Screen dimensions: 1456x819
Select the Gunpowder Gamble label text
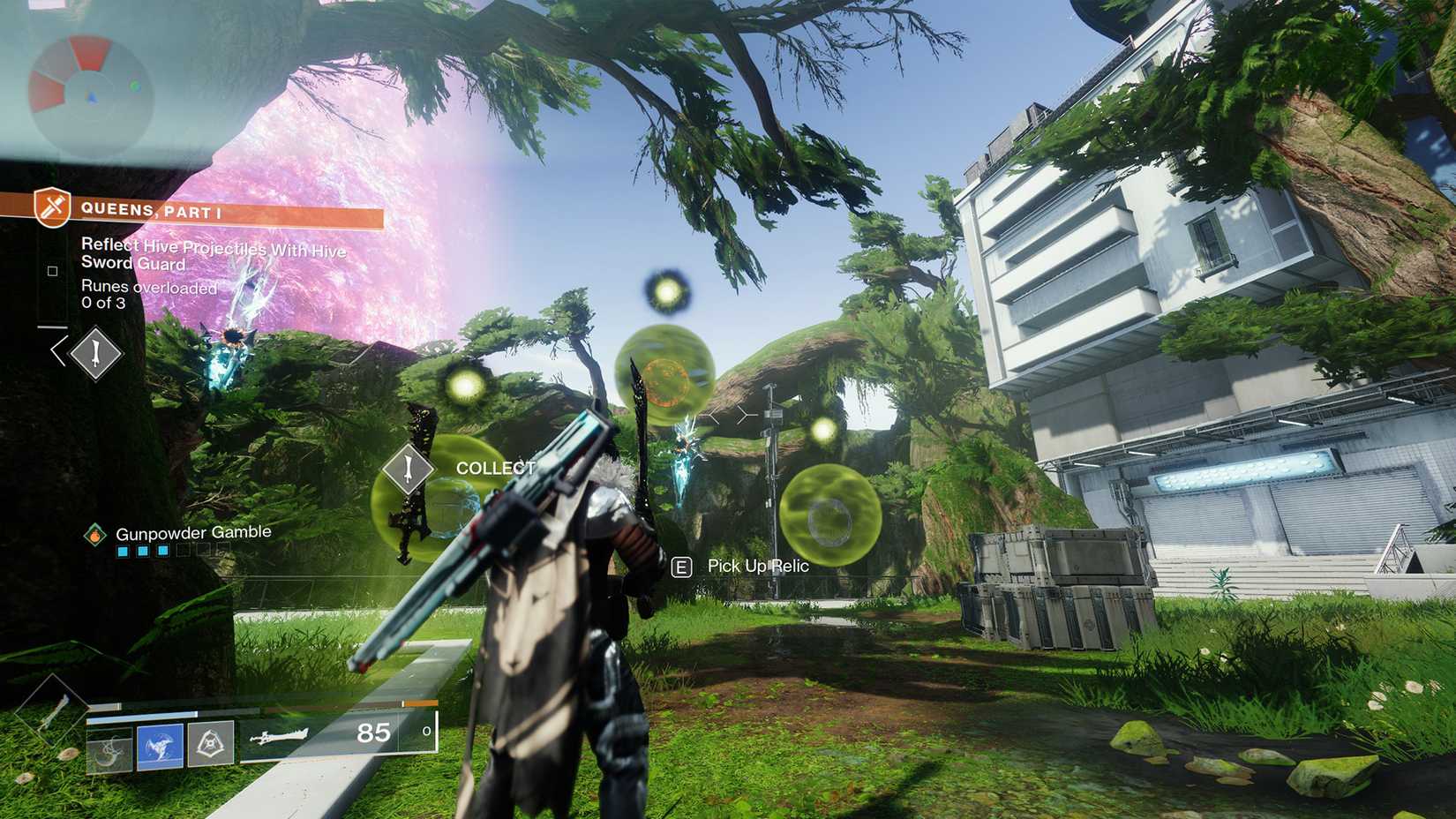[193, 531]
